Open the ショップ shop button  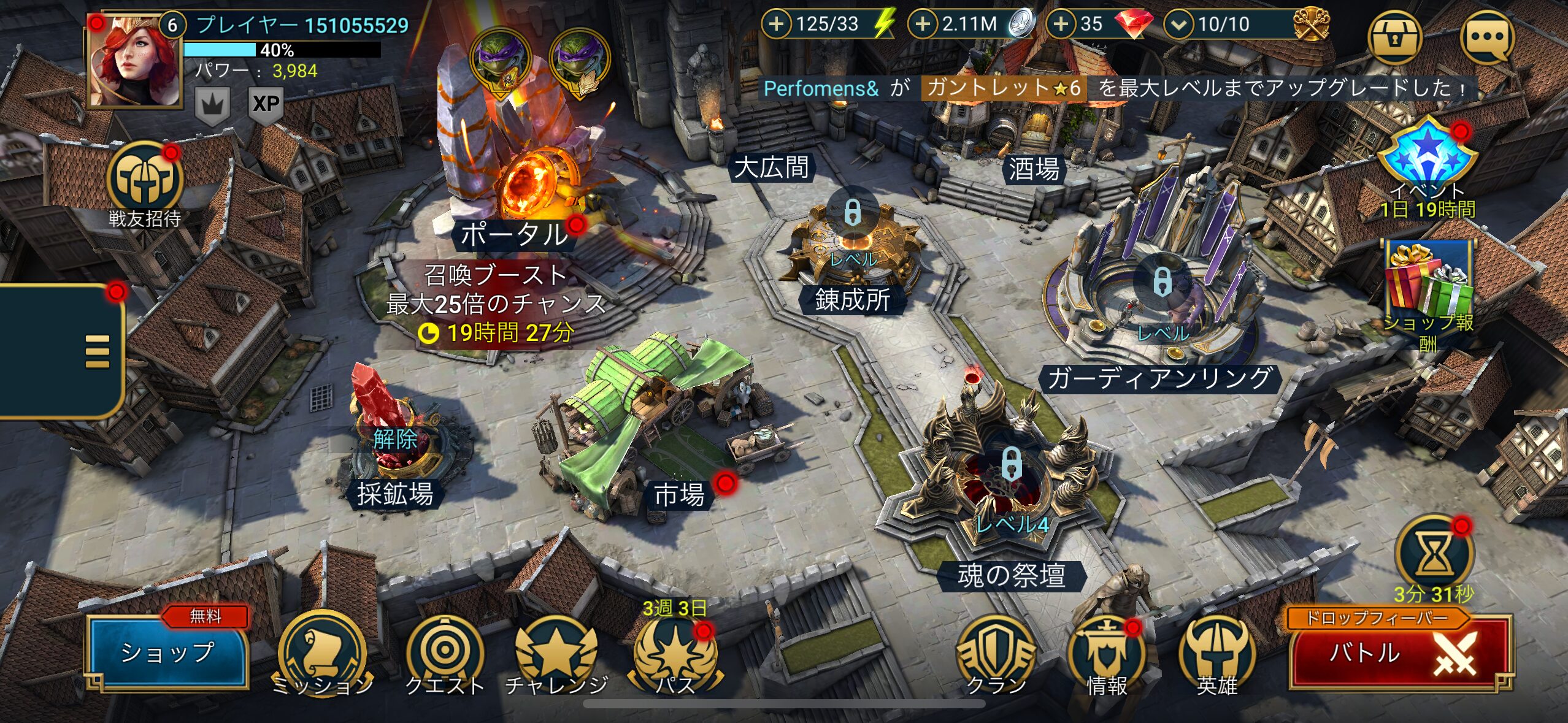tap(167, 652)
